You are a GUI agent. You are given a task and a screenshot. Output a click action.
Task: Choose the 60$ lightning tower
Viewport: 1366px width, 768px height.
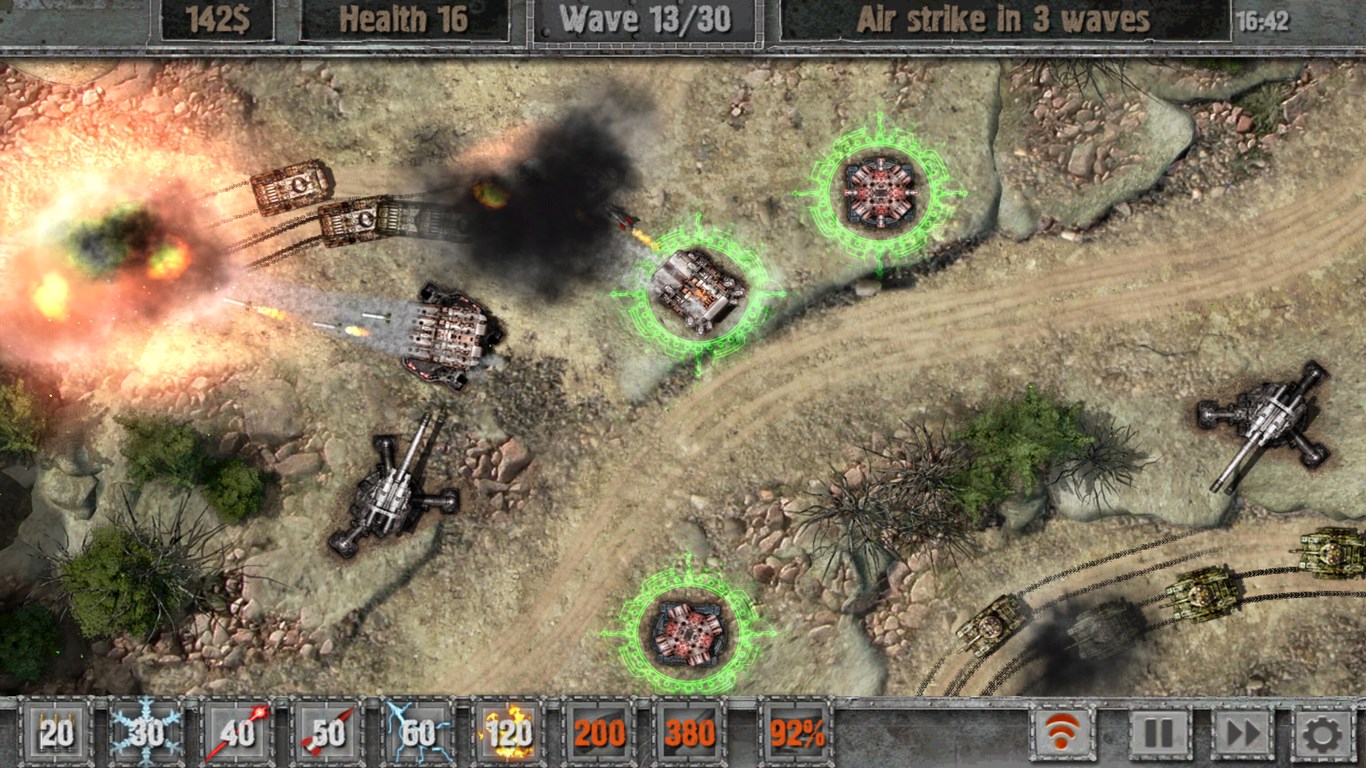418,733
